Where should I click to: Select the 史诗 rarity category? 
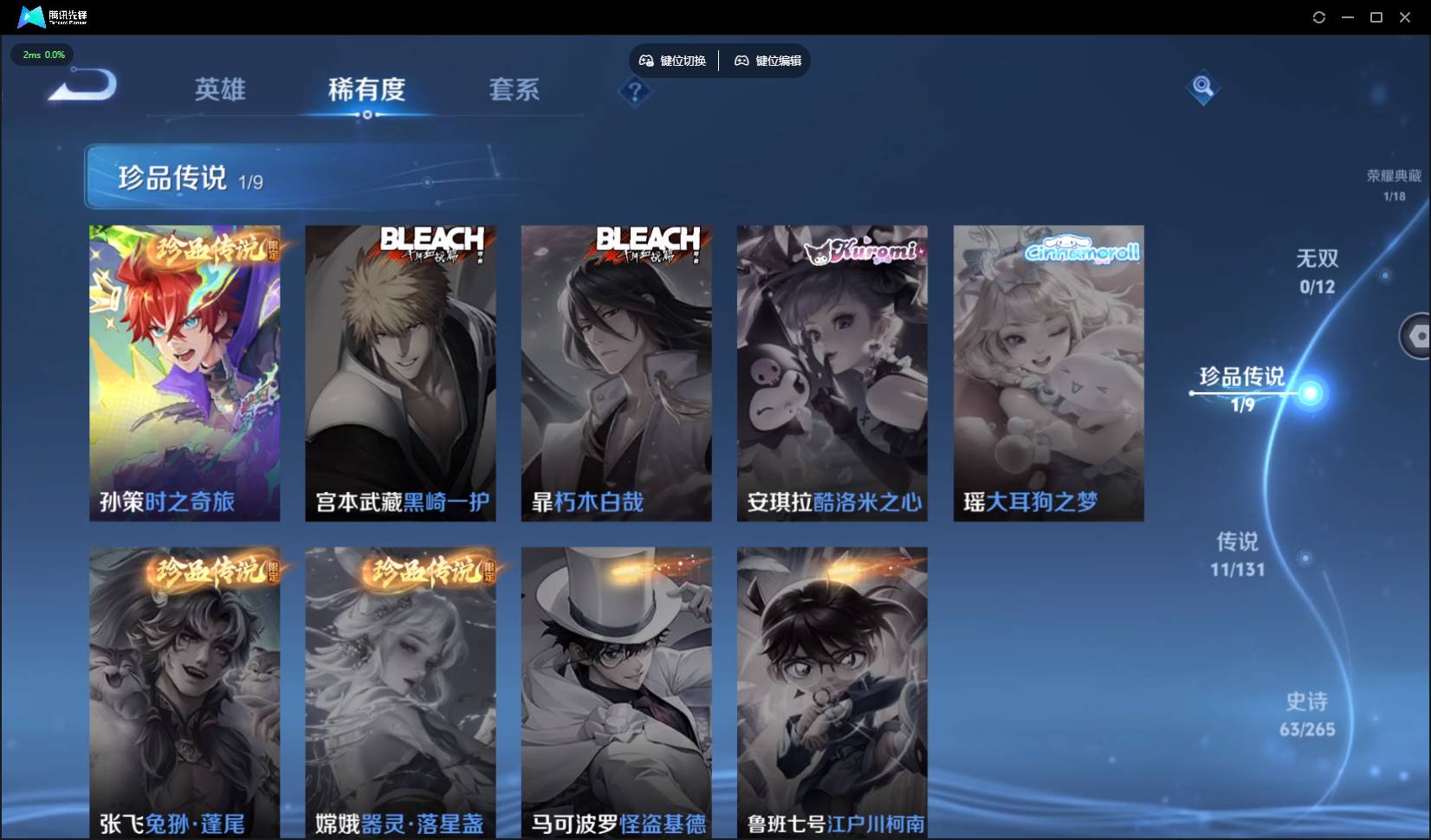[x=1306, y=714]
